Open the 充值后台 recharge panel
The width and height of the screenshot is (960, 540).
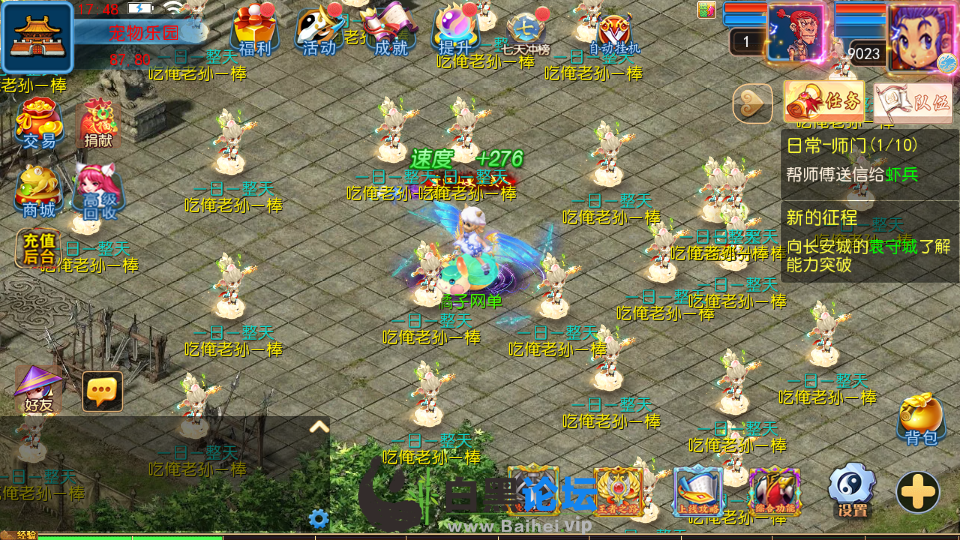point(39,248)
